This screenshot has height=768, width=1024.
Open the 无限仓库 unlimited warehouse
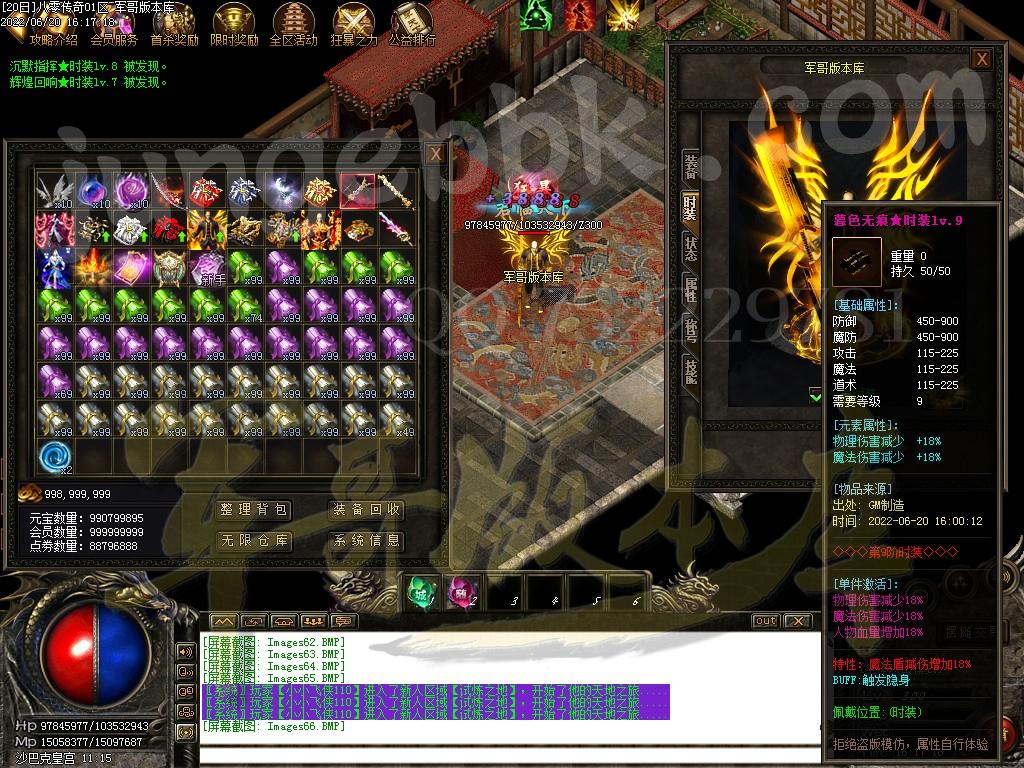click(254, 541)
